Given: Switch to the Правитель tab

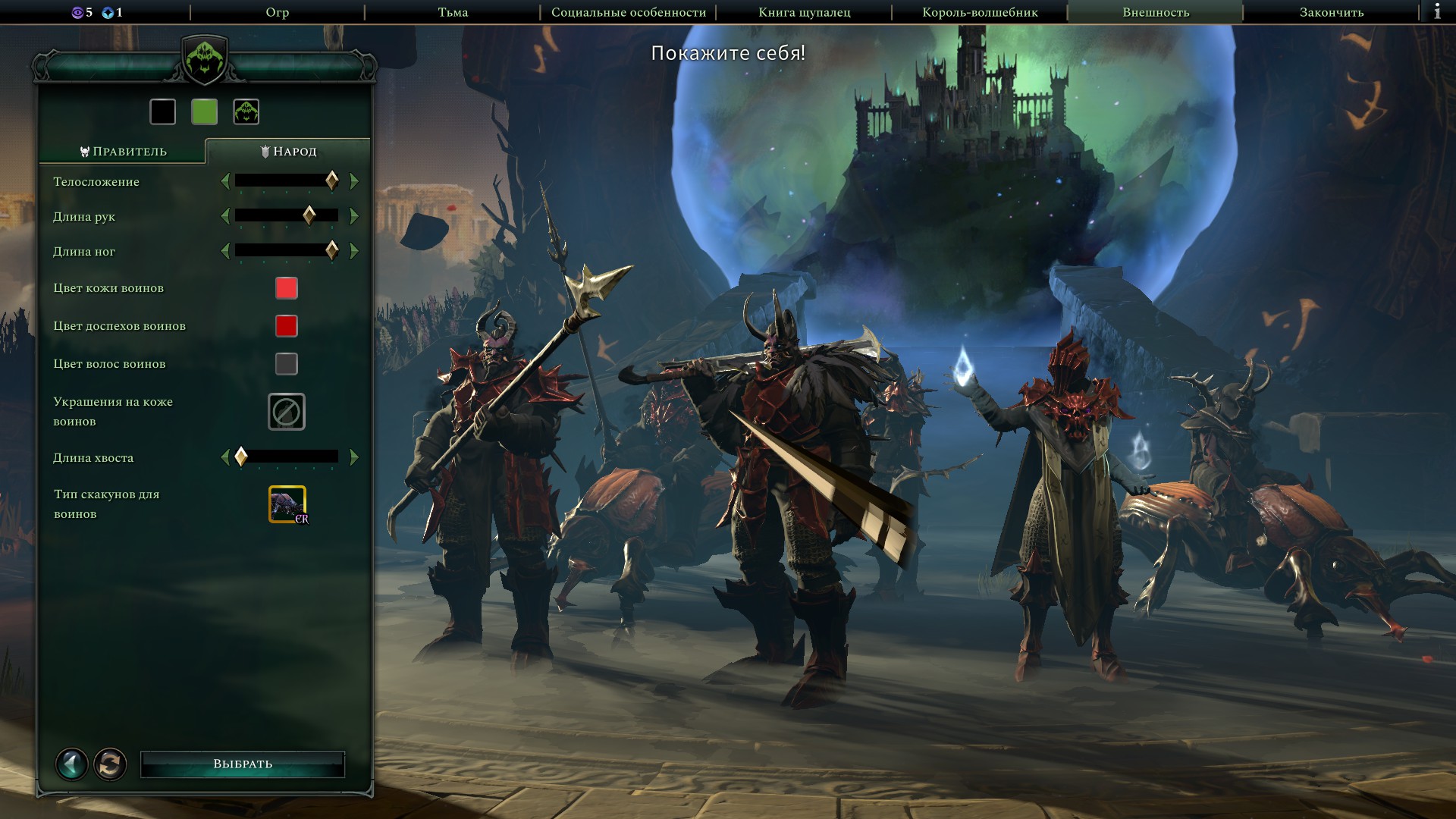Looking at the screenshot, I should 123,152.
